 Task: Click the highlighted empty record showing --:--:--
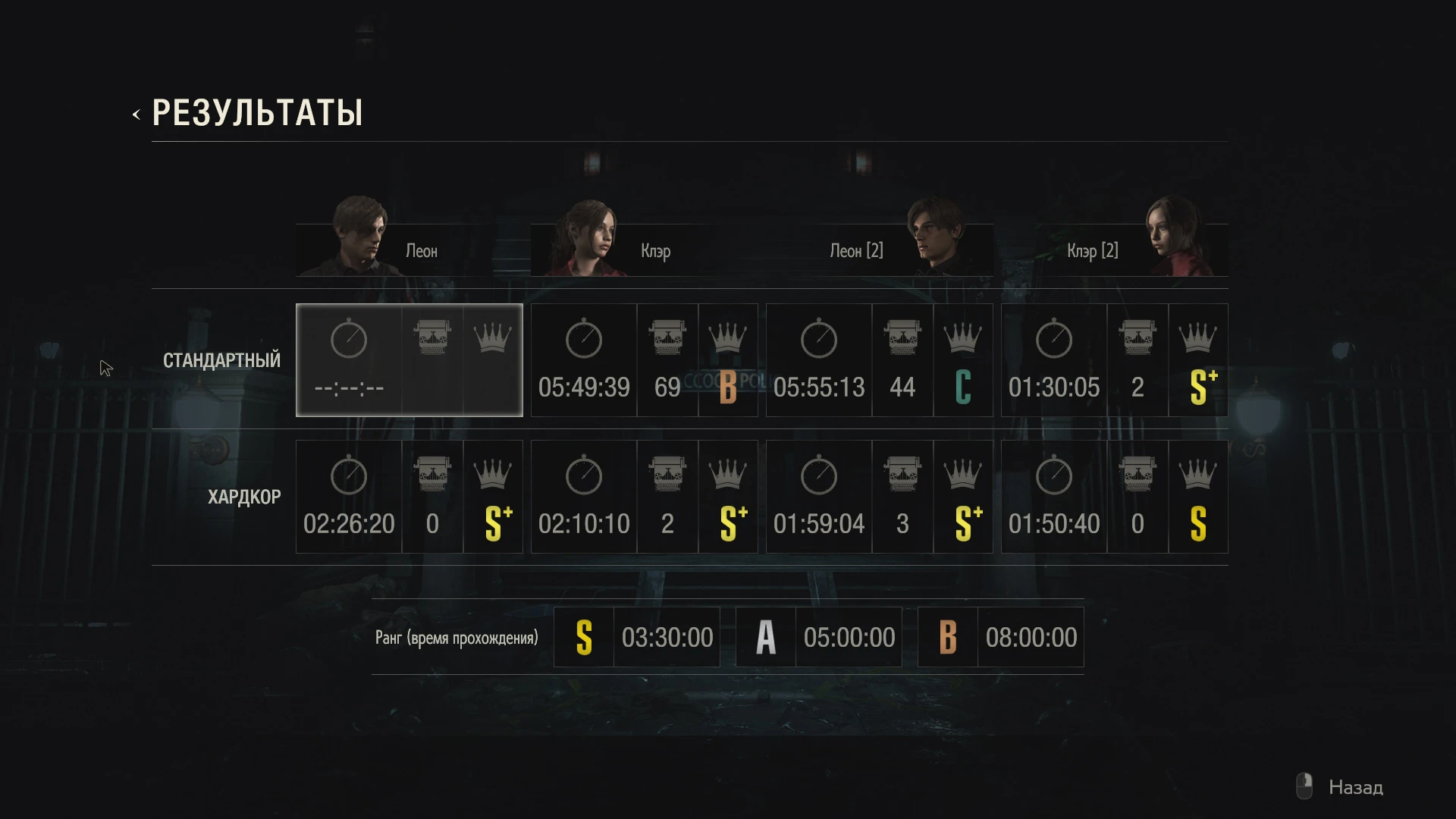(350, 388)
